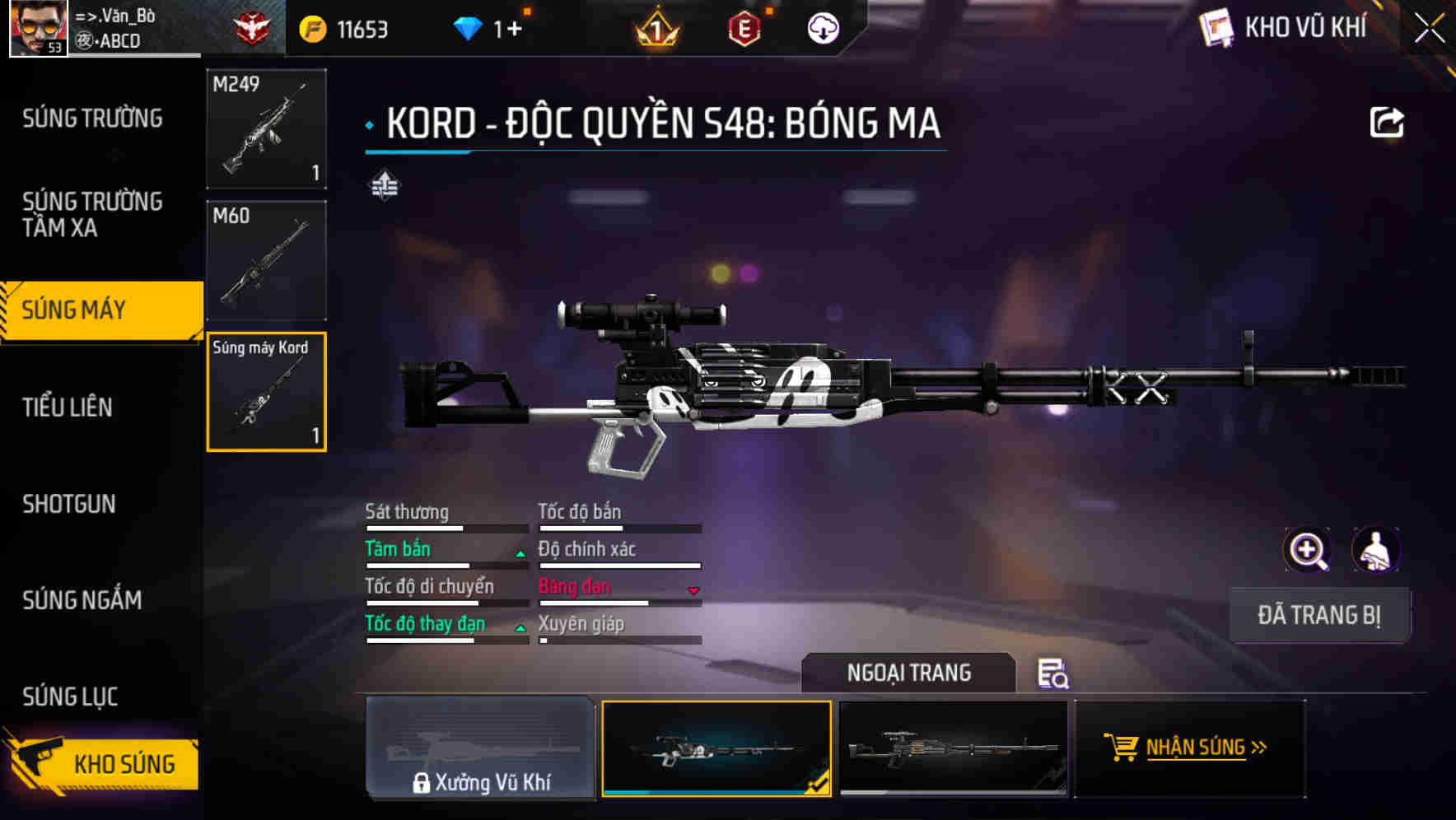The image size is (1456, 820).
Task: Select the M249 weapon tile
Action: click(x=266, y=128)
